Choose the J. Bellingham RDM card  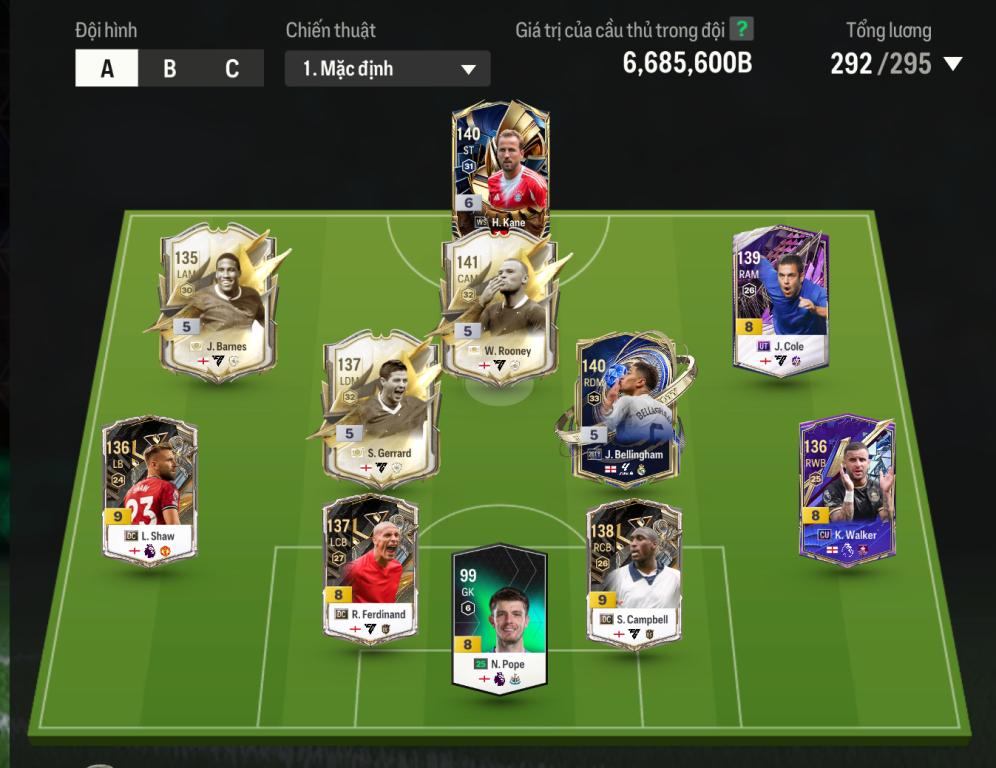click(x=626, y=410)
